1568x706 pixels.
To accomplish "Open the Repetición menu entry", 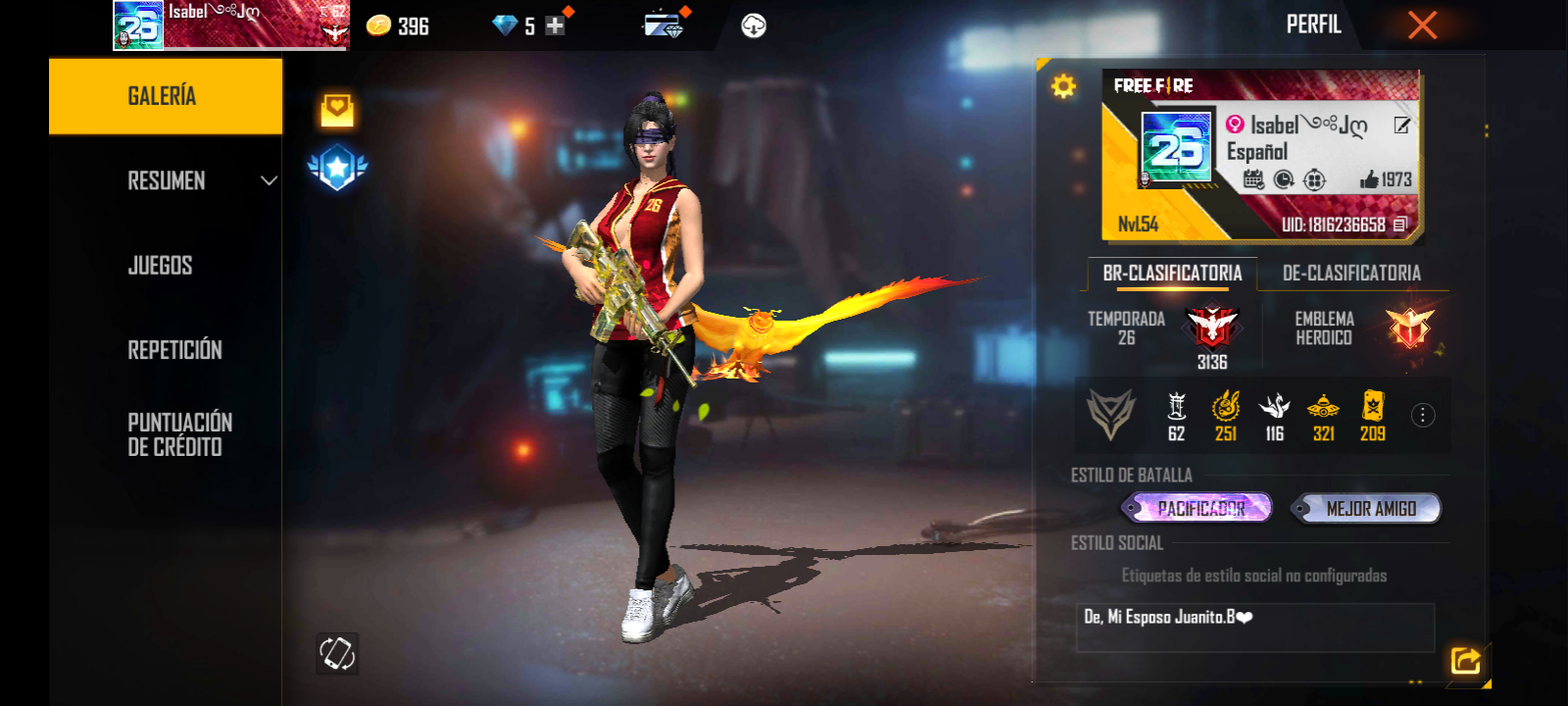I will [174, 350].
